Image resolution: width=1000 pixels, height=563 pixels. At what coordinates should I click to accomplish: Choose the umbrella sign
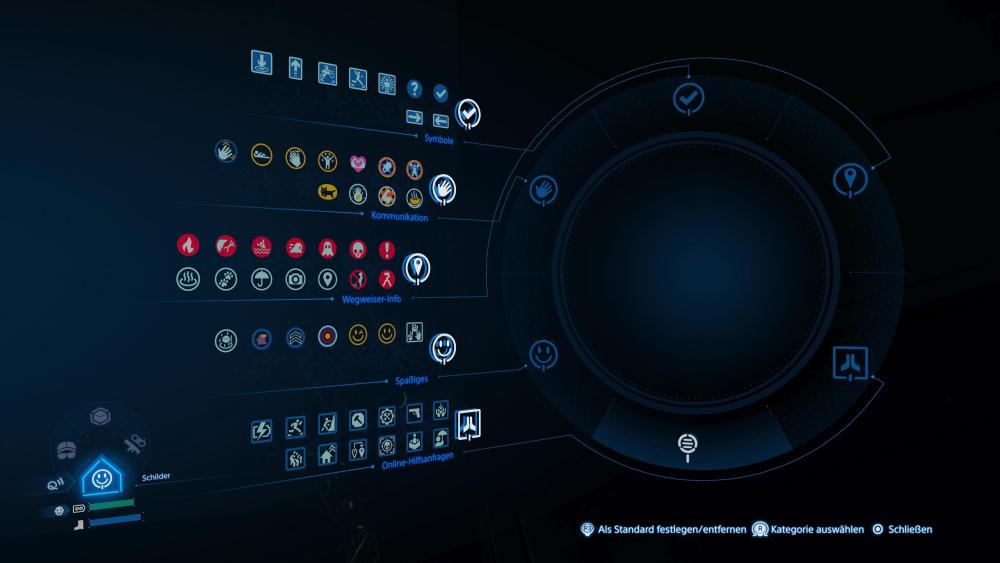pyautogui.click(x=260, y=279)
